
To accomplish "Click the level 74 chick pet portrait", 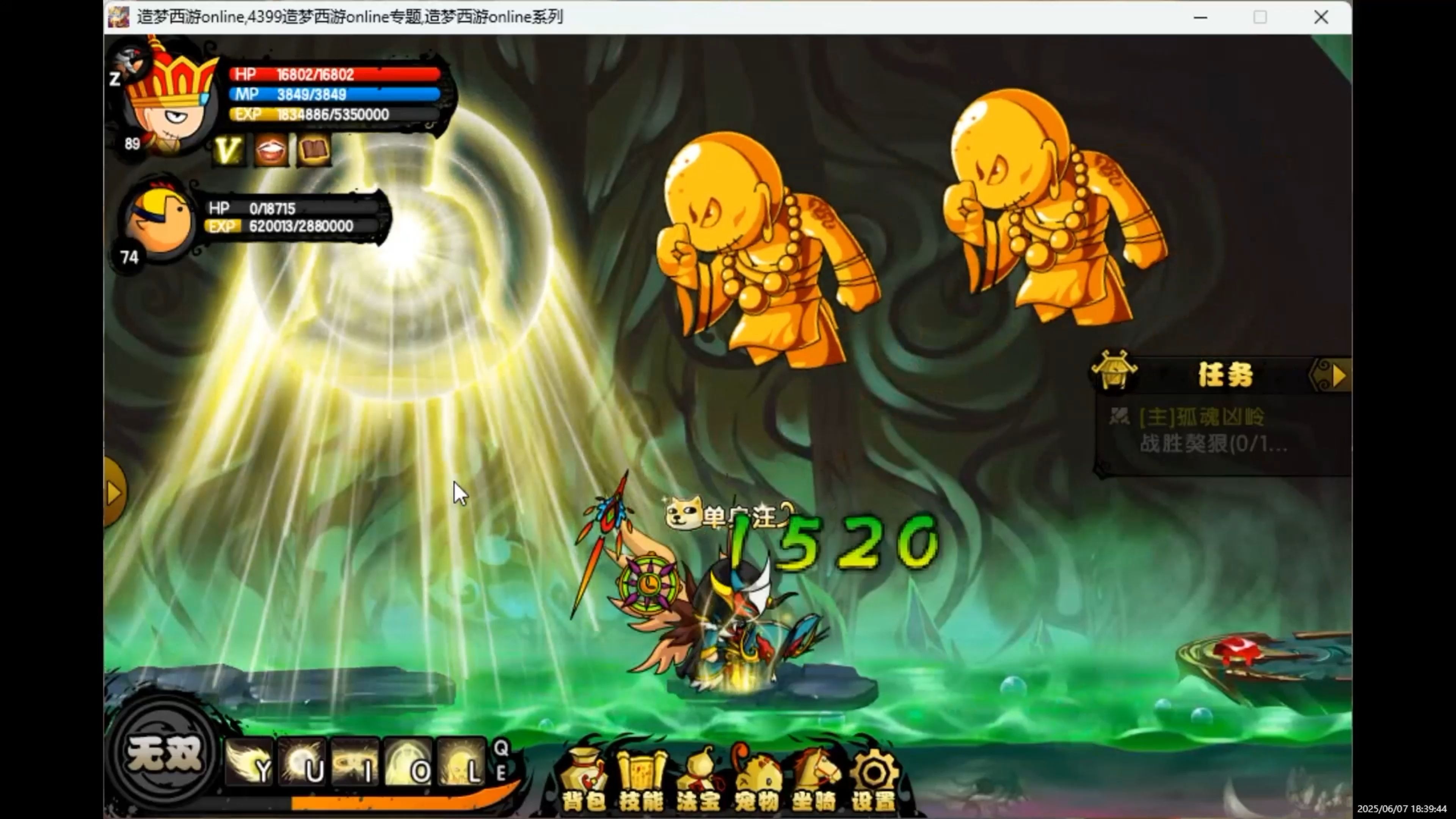I will (x=159, y=220).
